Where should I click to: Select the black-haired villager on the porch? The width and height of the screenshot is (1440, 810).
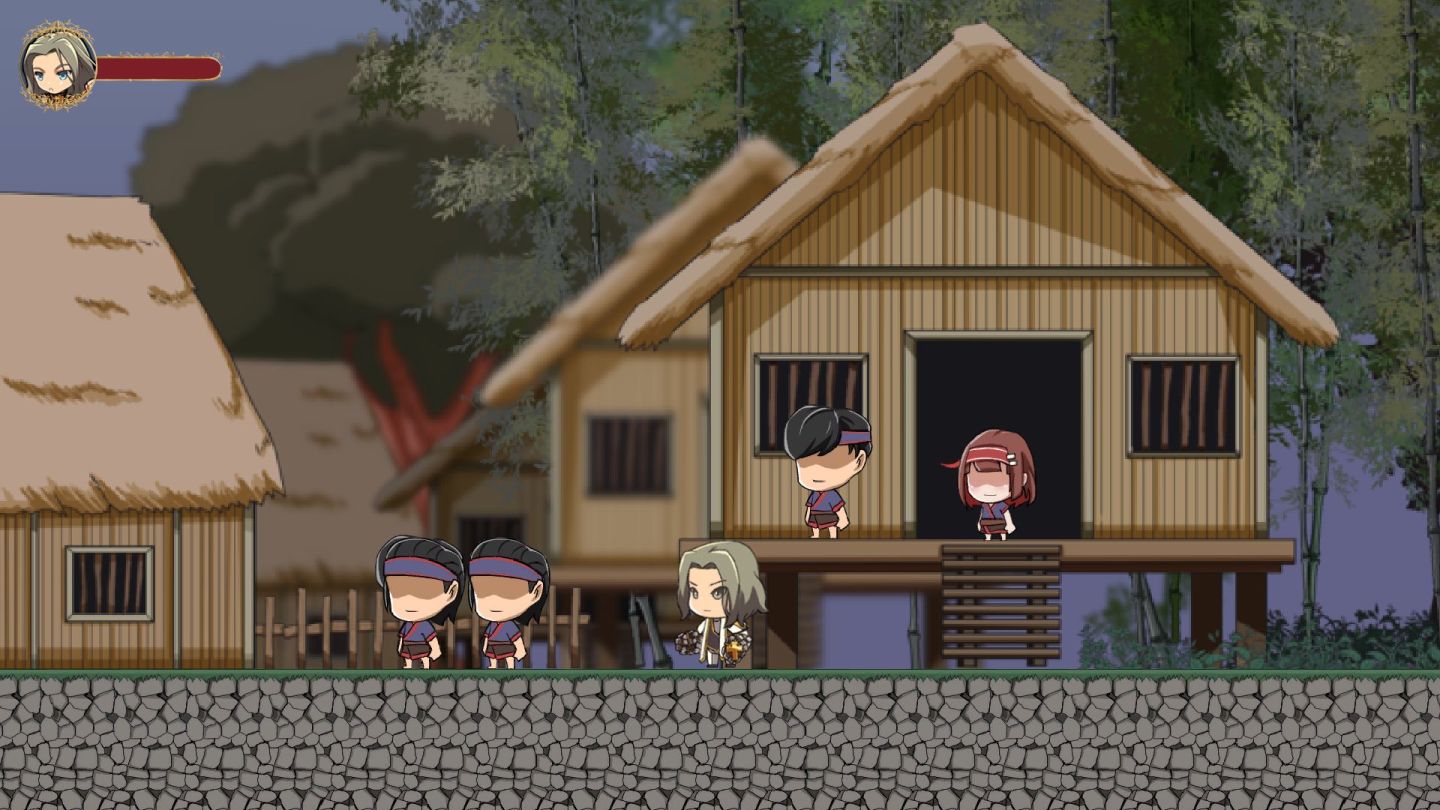click(830, 470)
